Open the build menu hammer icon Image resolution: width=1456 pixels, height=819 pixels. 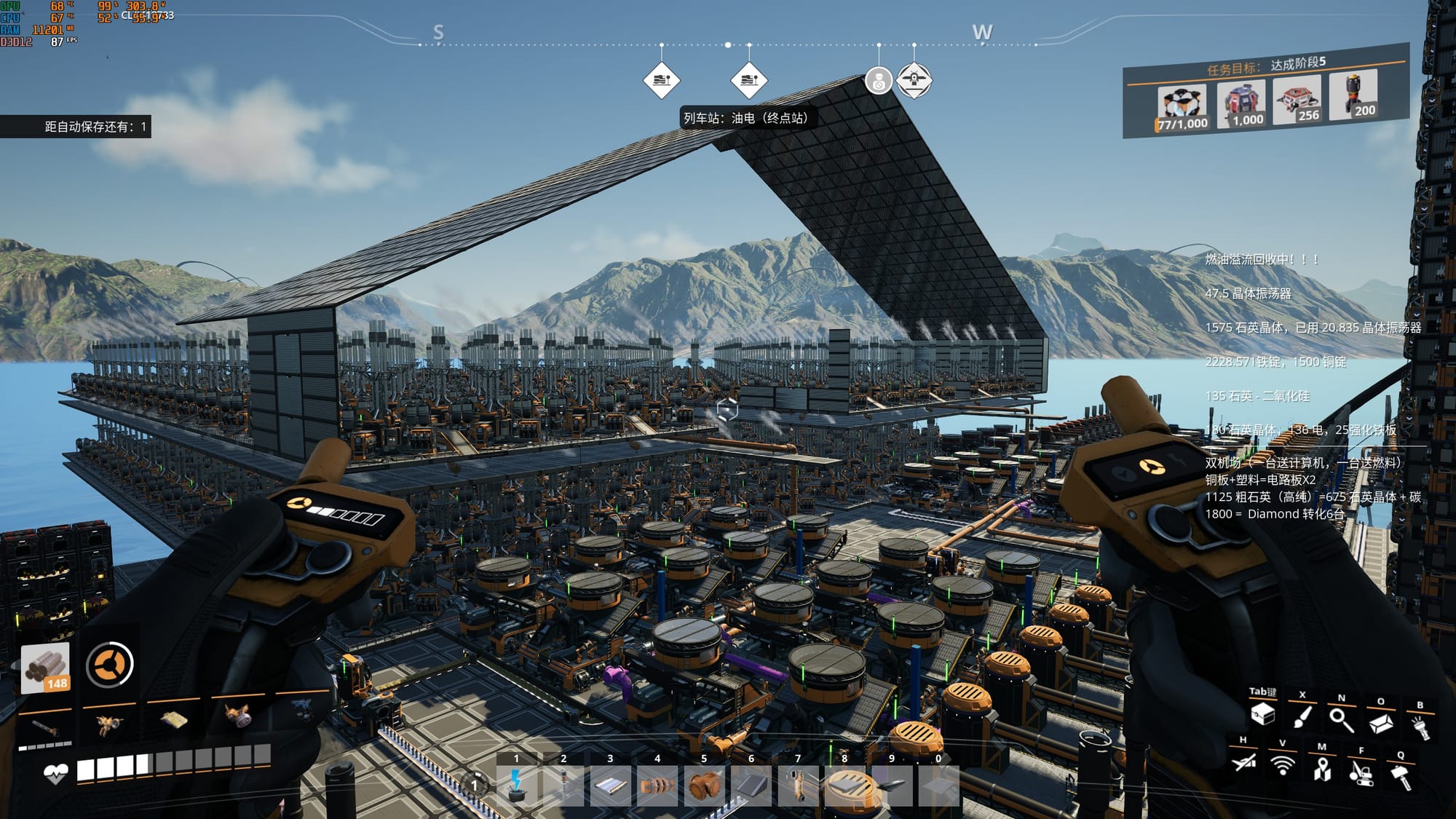pyautogui.click(x=1401, y=776)
